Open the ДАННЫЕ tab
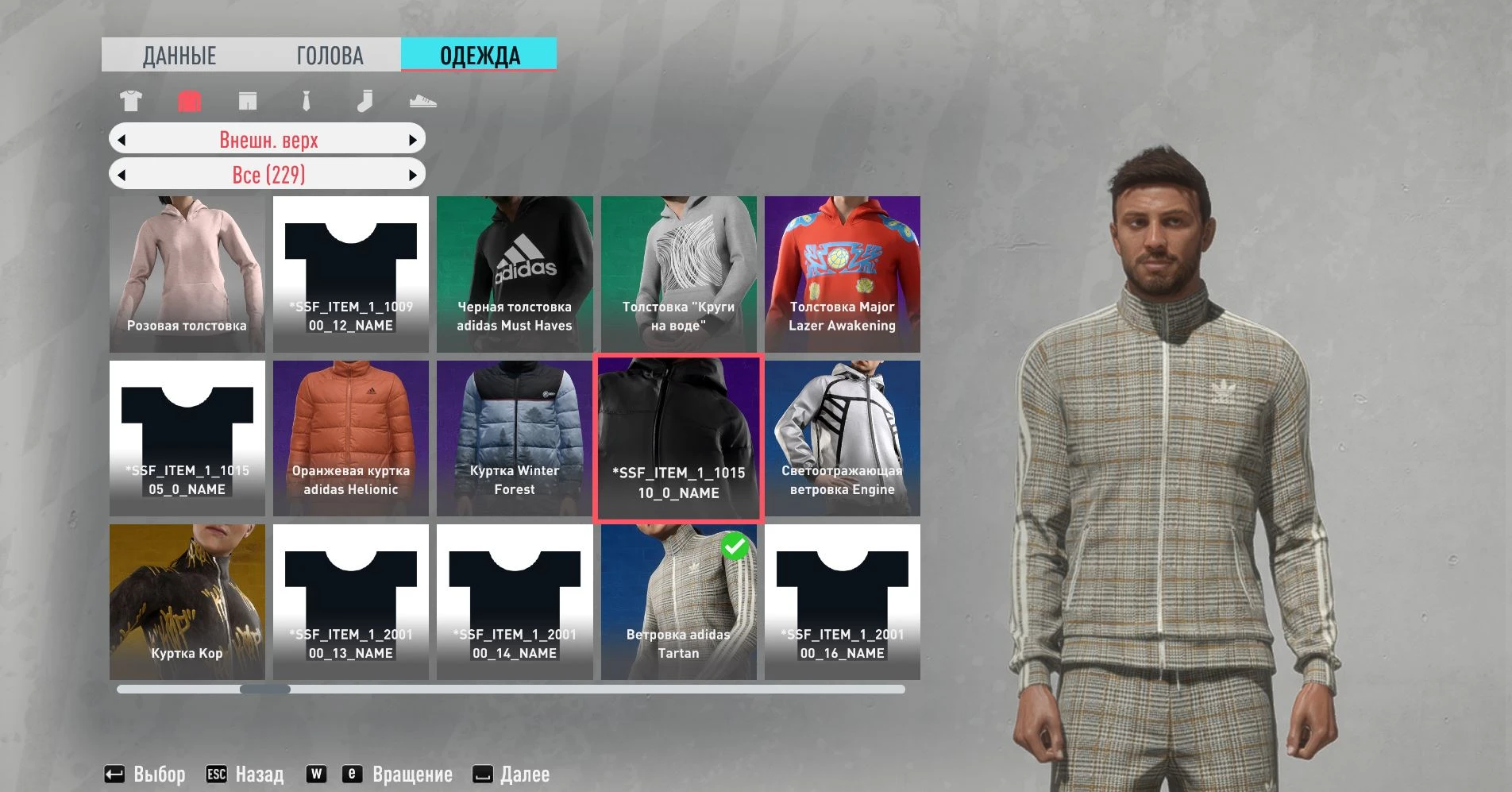 [x=178, y=55]
